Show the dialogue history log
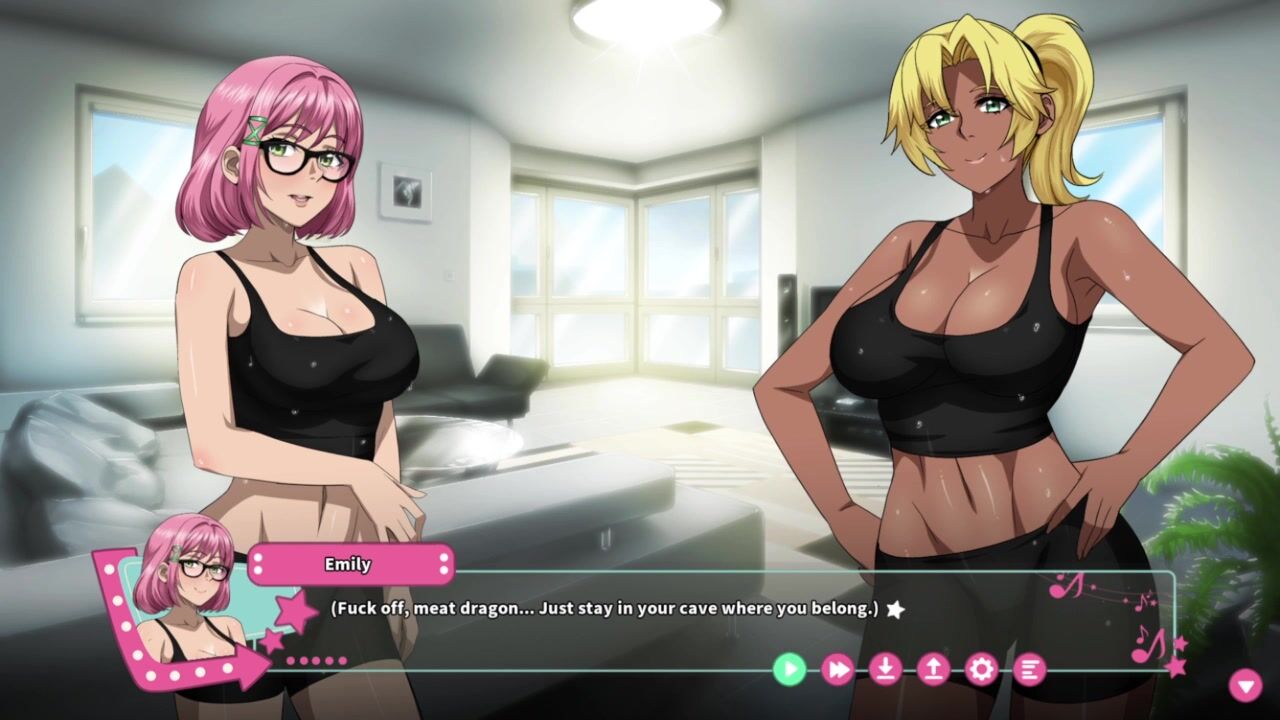This screenshot has height=720, width=1280. tap(1029, 669)
